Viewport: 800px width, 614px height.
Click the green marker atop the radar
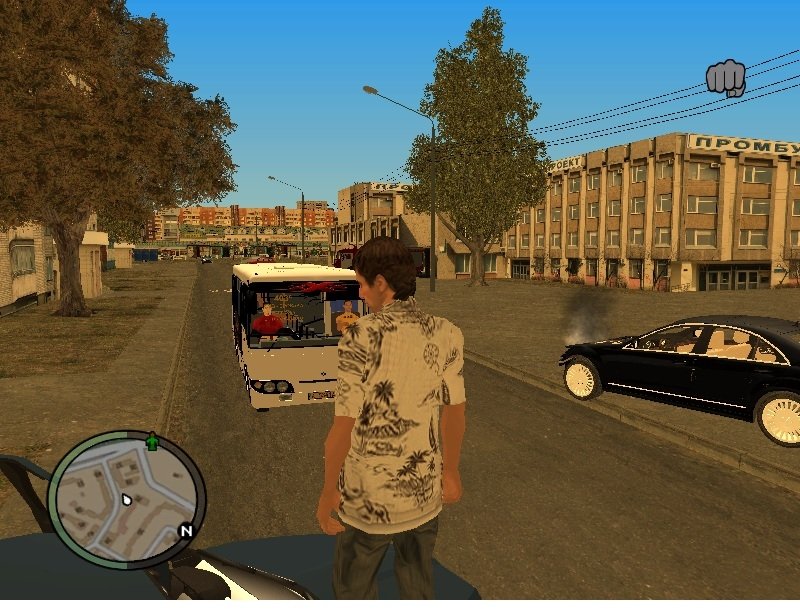[x=152, y=441]
